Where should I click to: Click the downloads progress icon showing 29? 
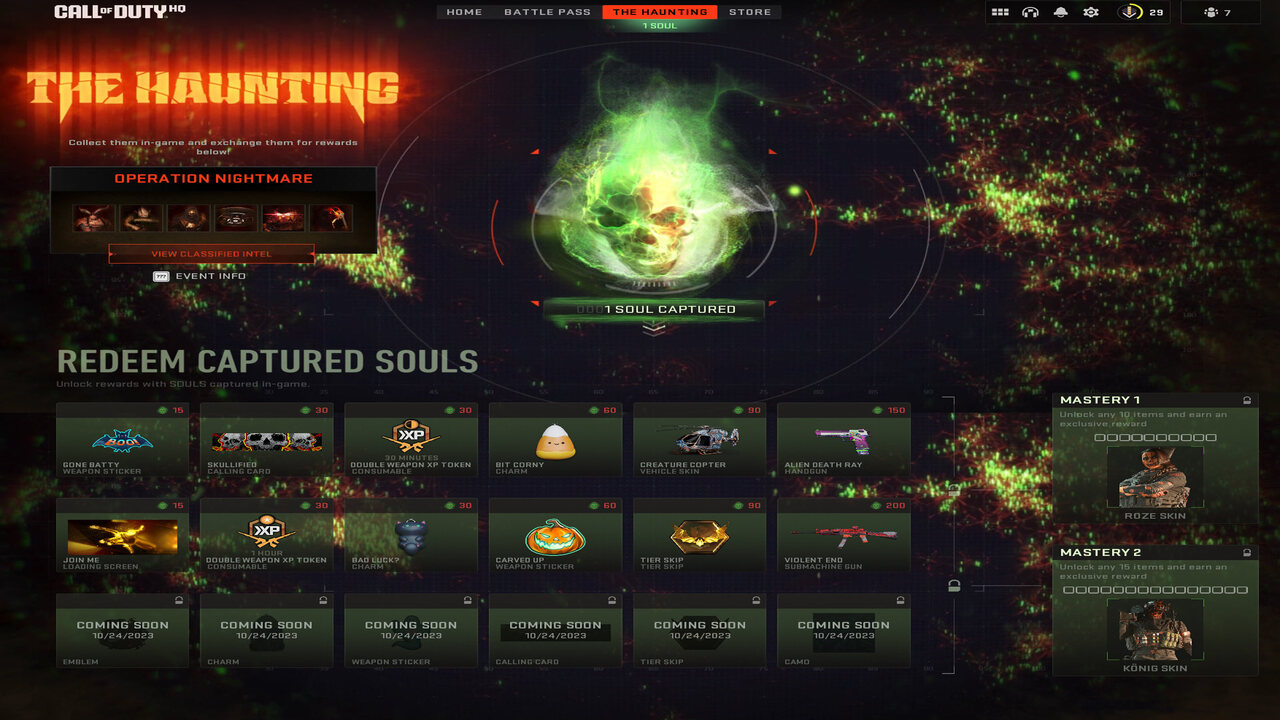point(1130,12)
